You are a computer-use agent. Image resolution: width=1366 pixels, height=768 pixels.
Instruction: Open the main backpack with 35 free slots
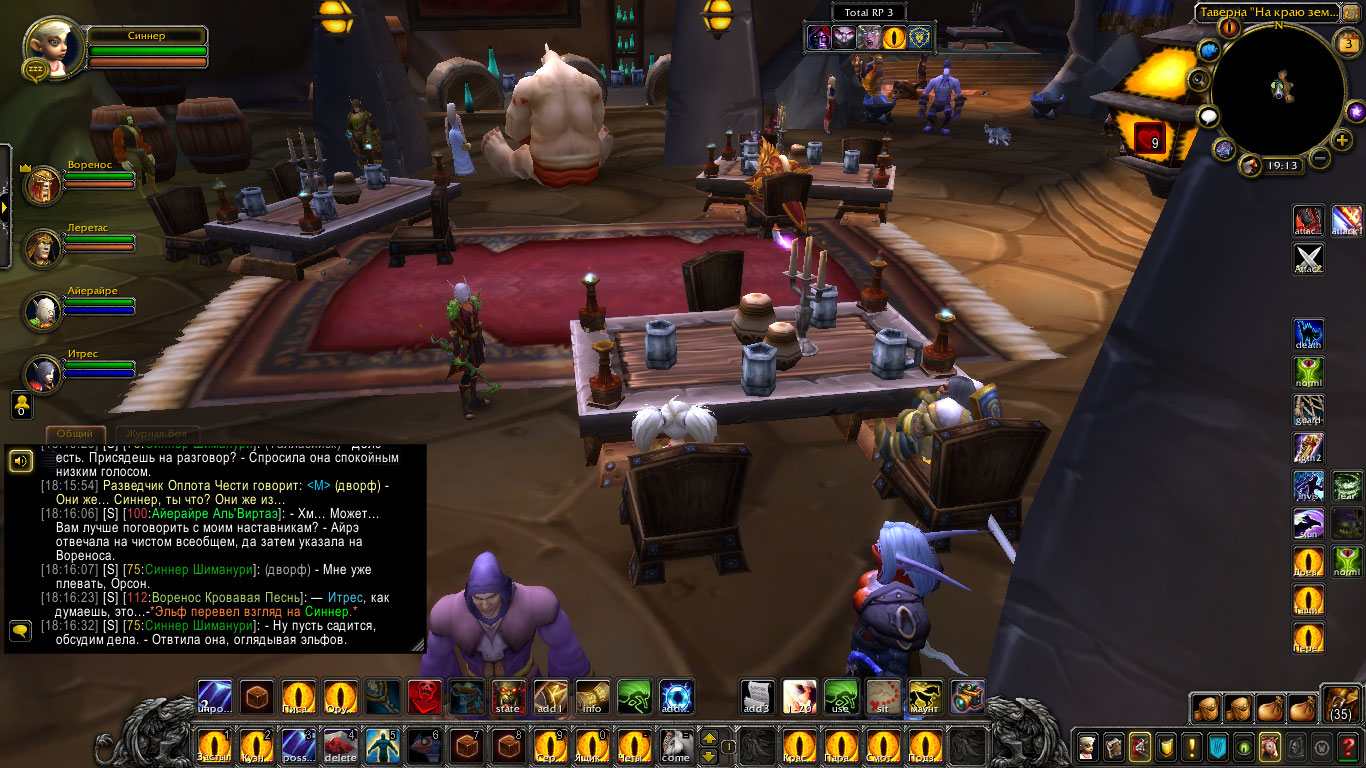tap(1340, 704)
